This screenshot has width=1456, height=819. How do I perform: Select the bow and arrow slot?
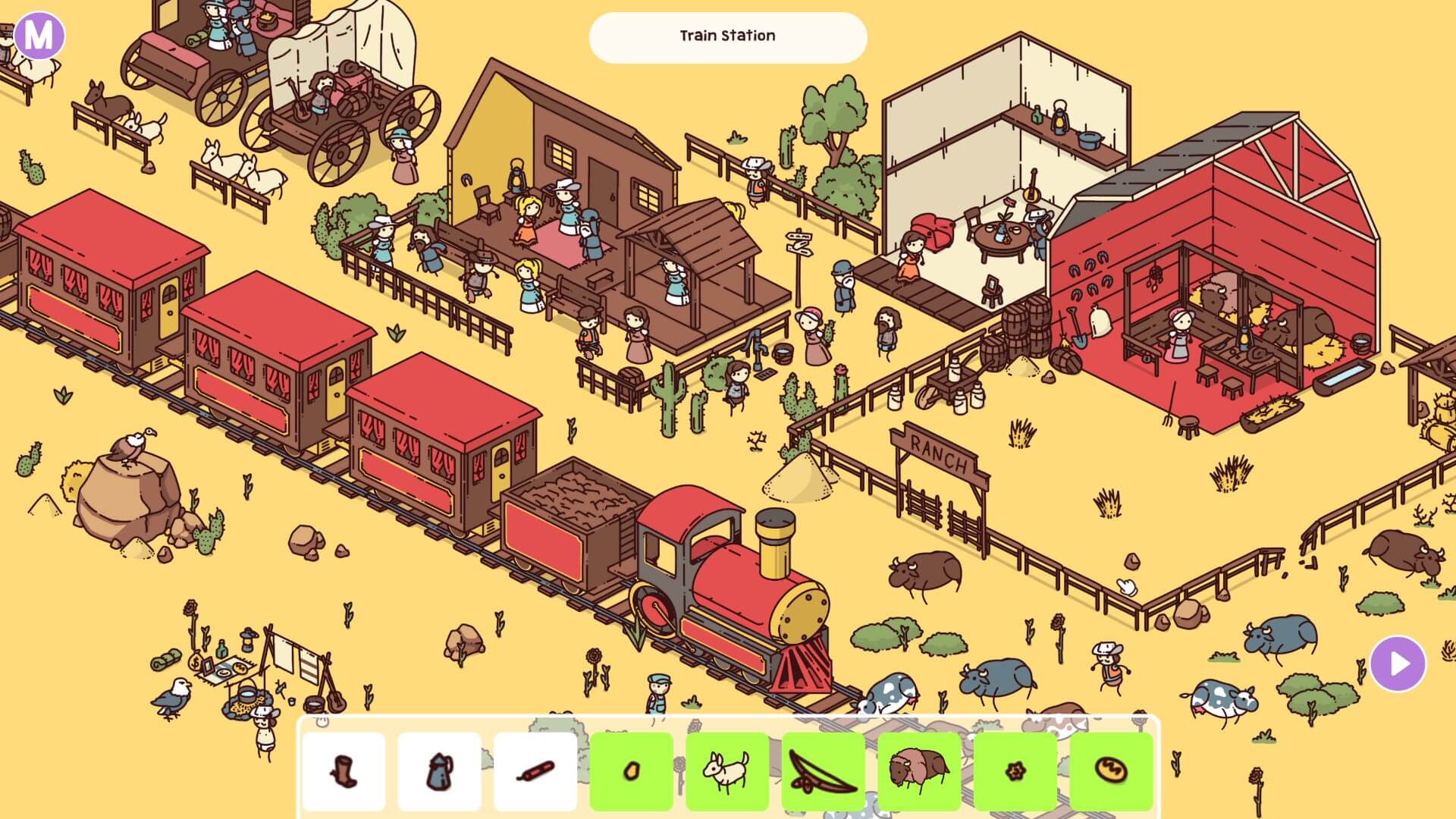(823, 771)
